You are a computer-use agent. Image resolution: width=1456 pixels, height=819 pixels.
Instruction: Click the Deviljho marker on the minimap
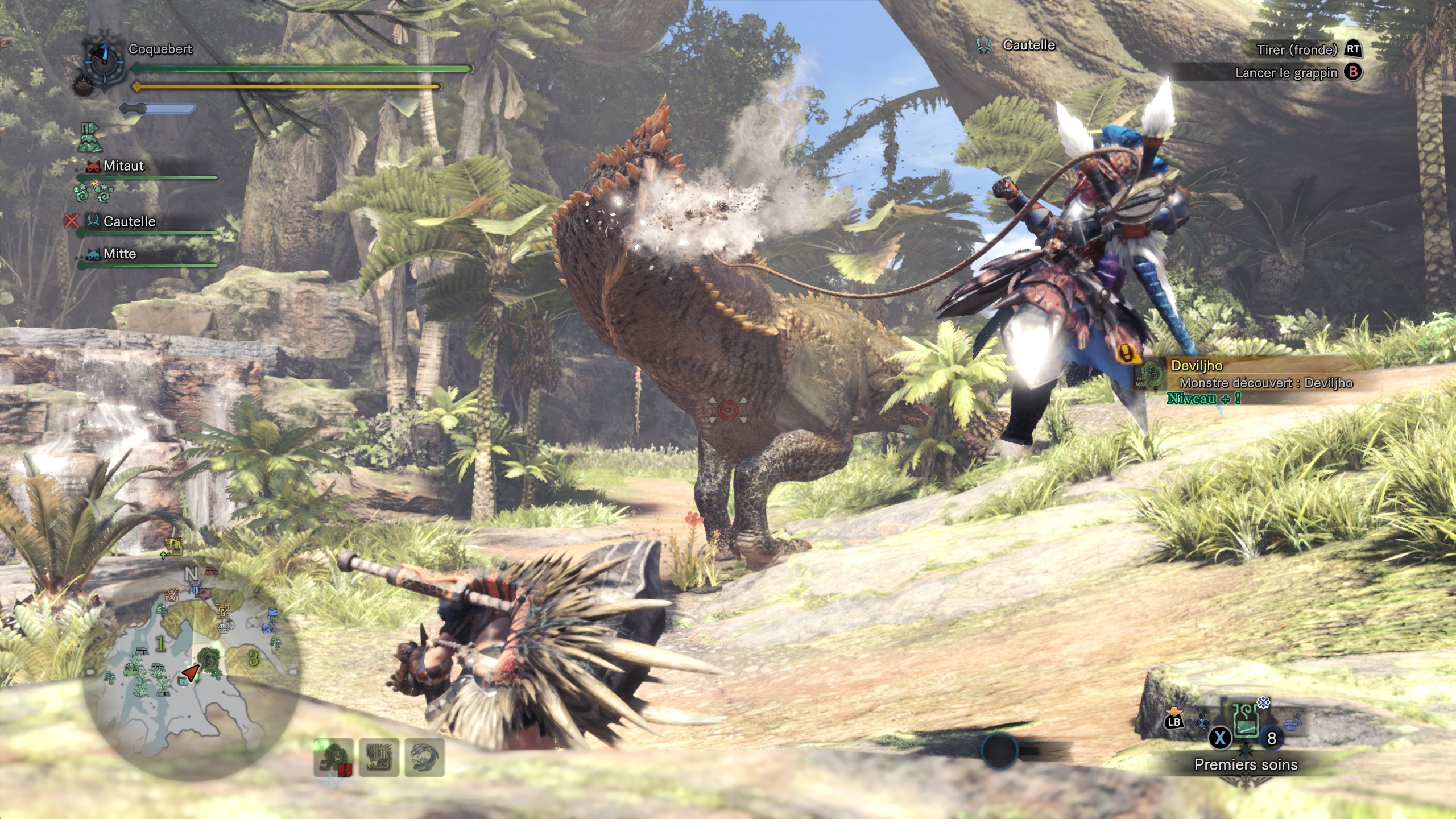(x=212, y=660)
